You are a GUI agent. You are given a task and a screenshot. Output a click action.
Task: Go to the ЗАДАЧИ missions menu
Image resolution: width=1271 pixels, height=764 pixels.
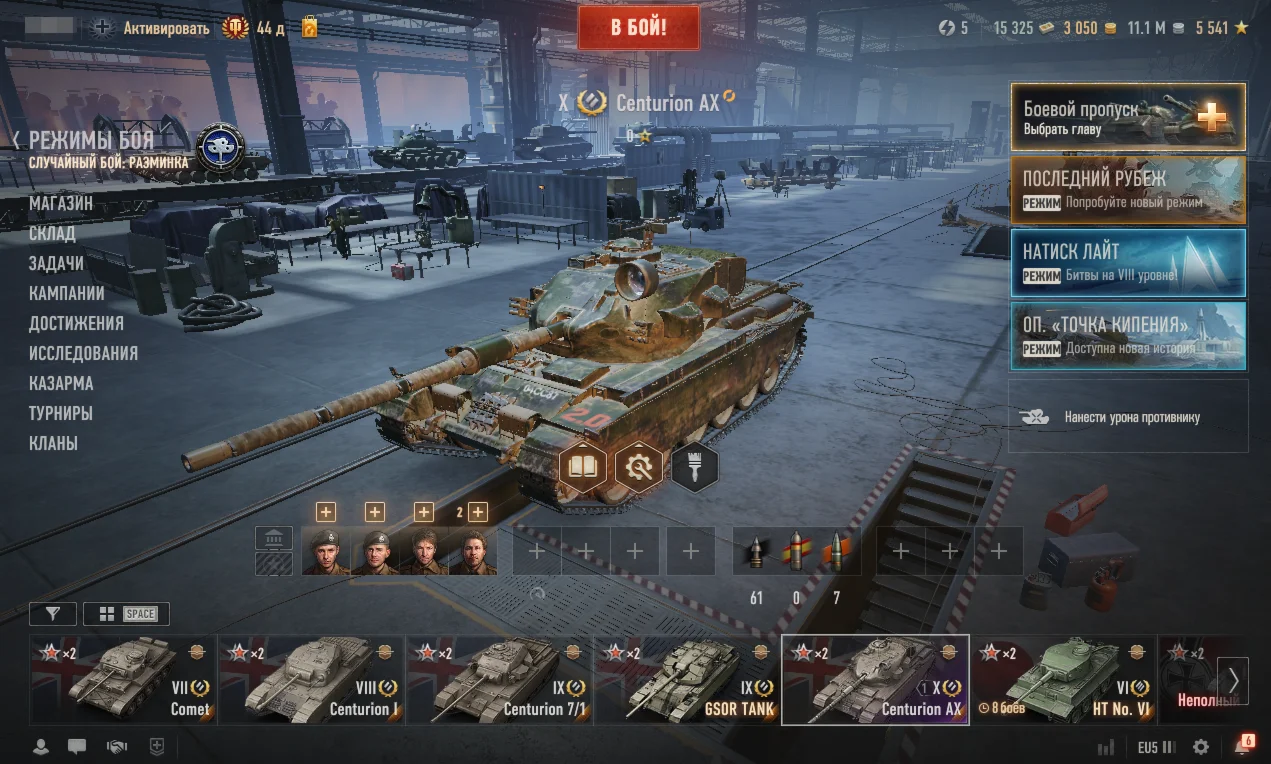click(56, 263)
